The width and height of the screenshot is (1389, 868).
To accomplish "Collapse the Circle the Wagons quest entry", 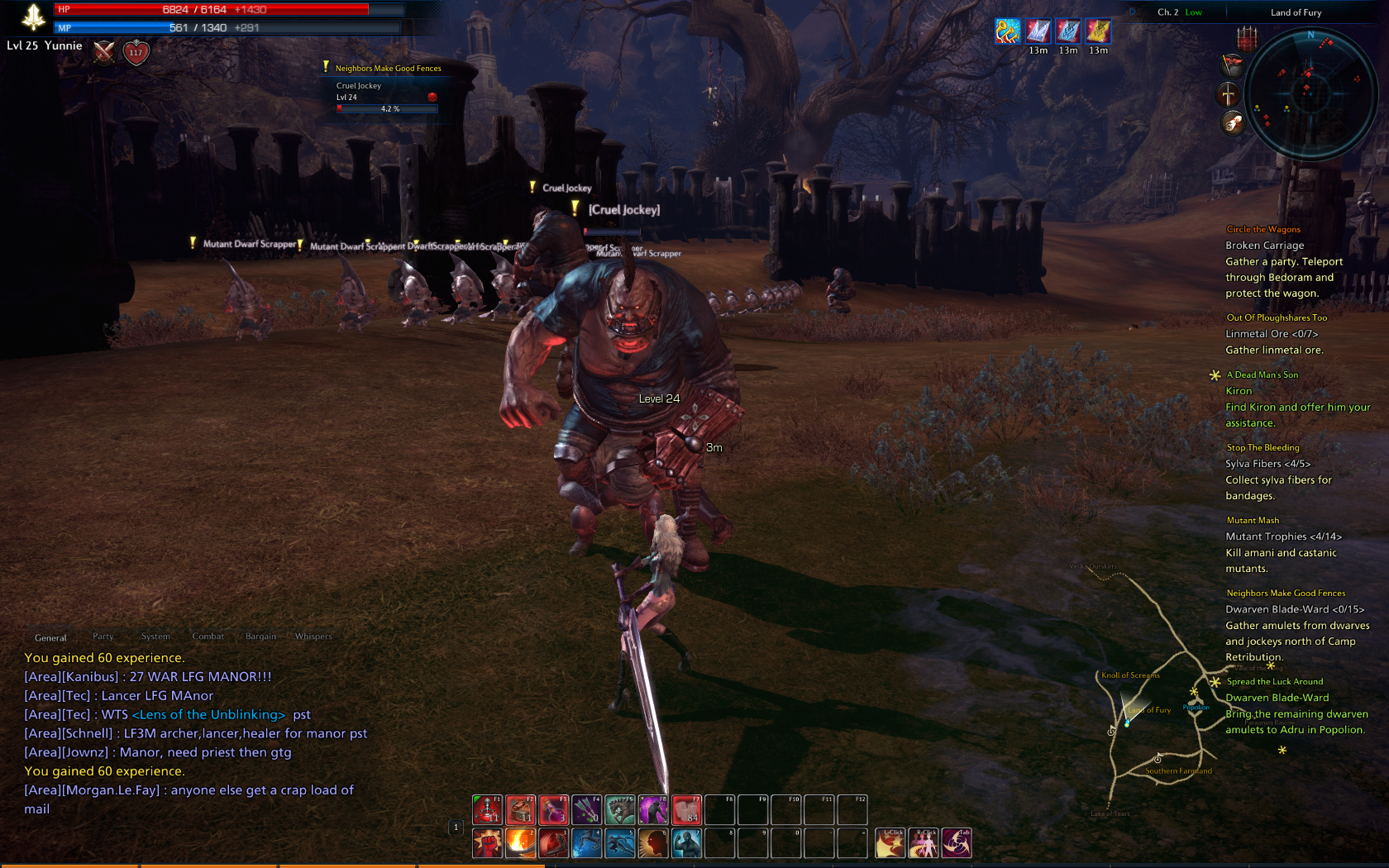I will click(x=1263, y=229).
